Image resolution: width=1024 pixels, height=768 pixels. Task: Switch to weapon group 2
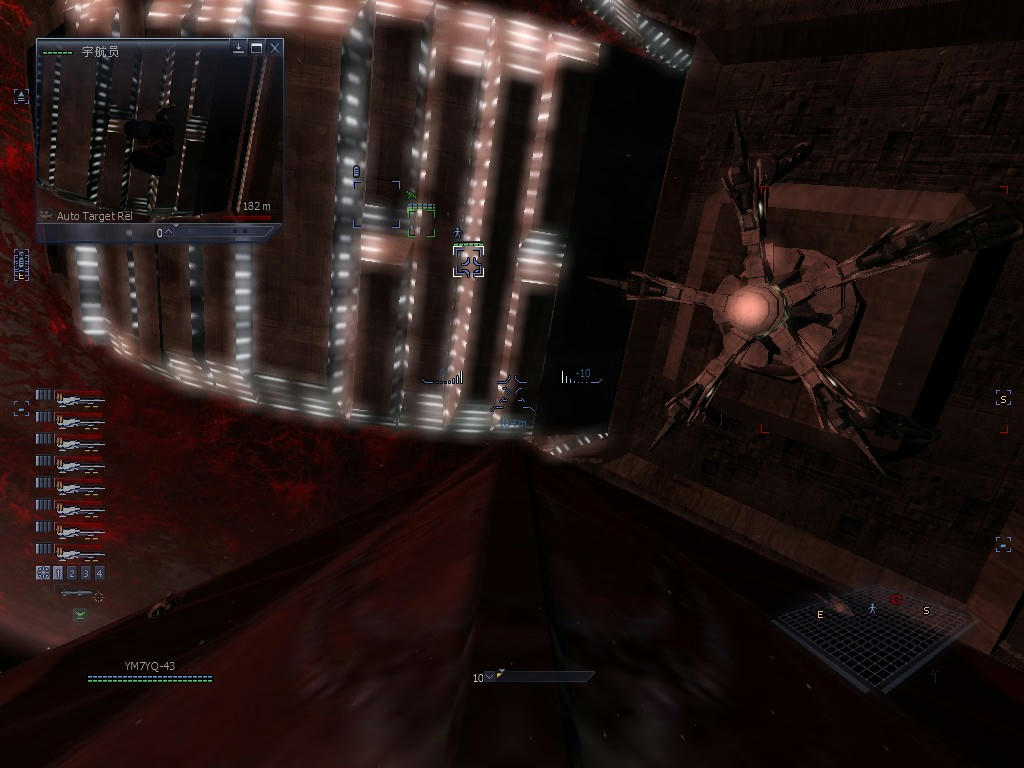point(72,573)
